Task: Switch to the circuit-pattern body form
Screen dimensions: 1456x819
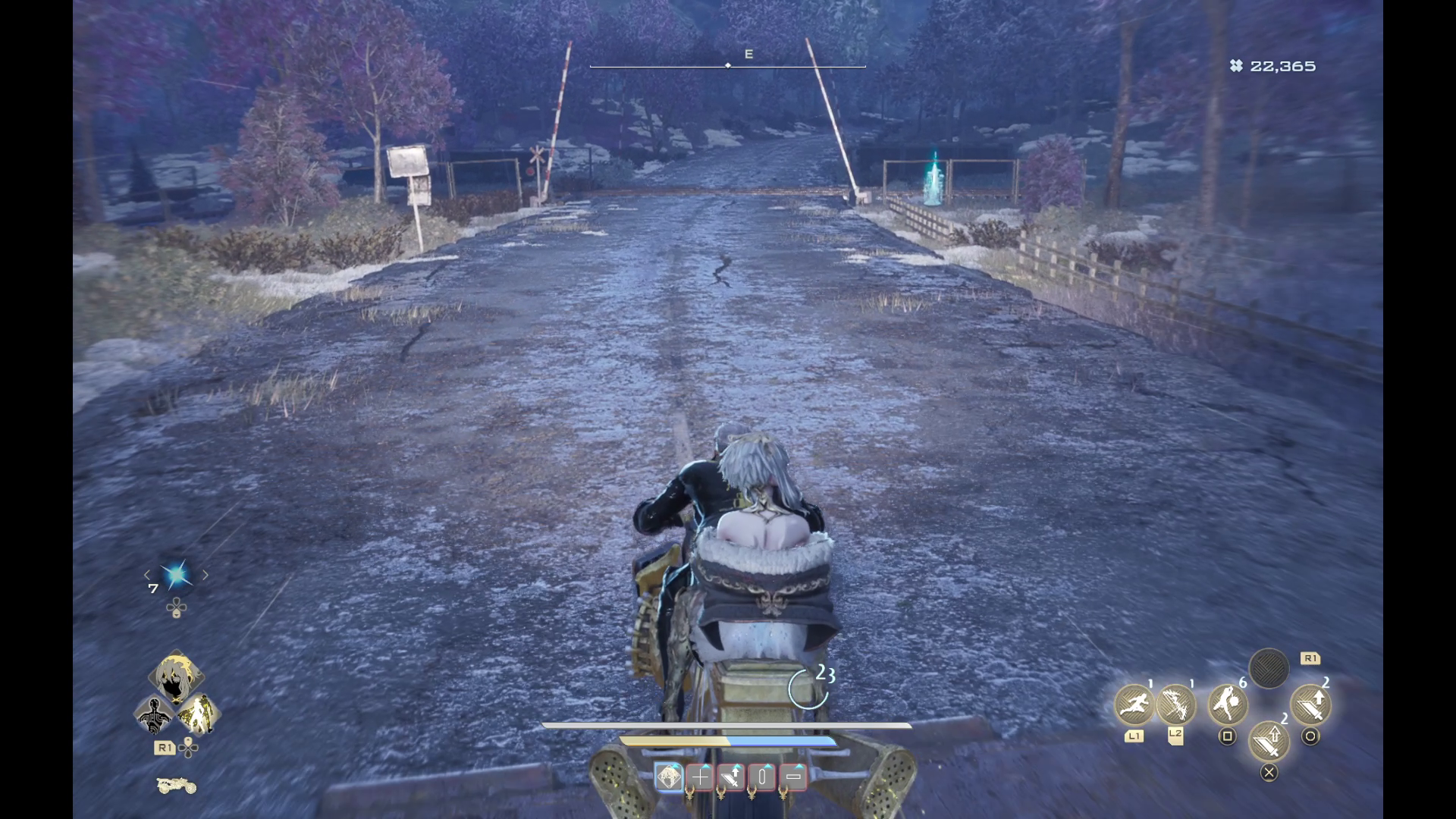Action: coord(155,714)
